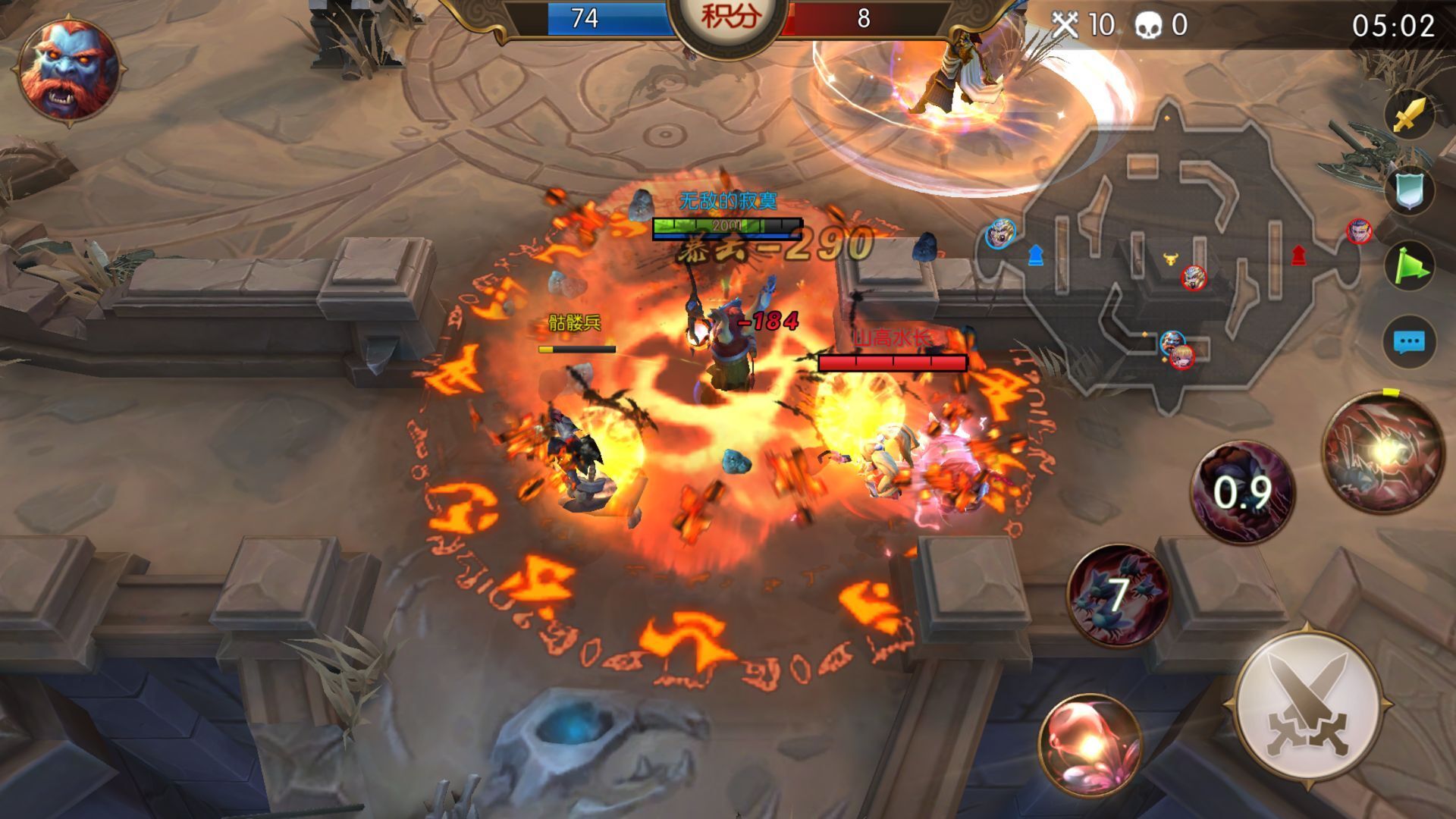Viewport: 1456px width, 819px height.
Task: Tap the blue-faced hero portrait
Action: [68, 68]
